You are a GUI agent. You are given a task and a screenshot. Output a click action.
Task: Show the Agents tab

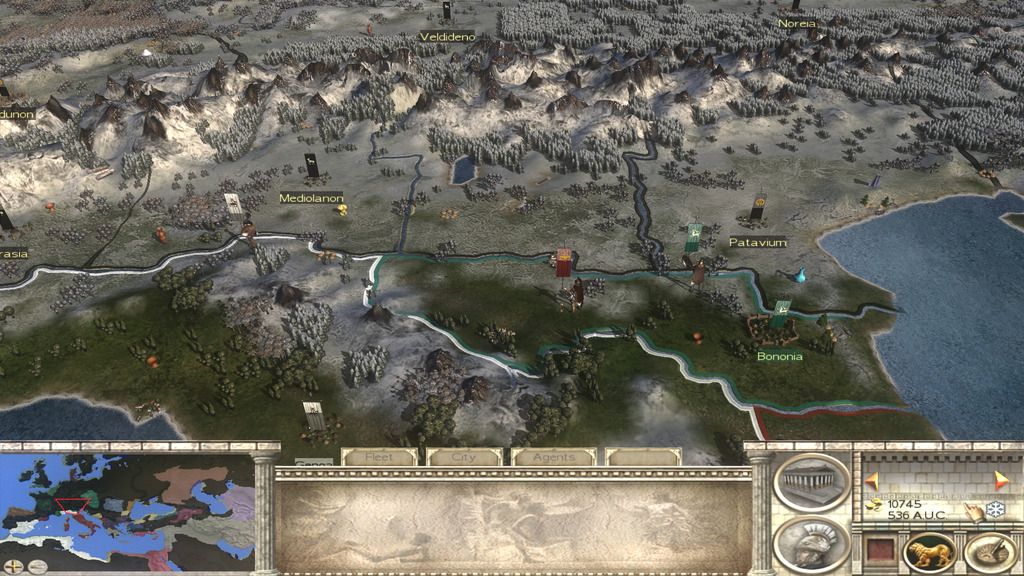click(553, 457)
